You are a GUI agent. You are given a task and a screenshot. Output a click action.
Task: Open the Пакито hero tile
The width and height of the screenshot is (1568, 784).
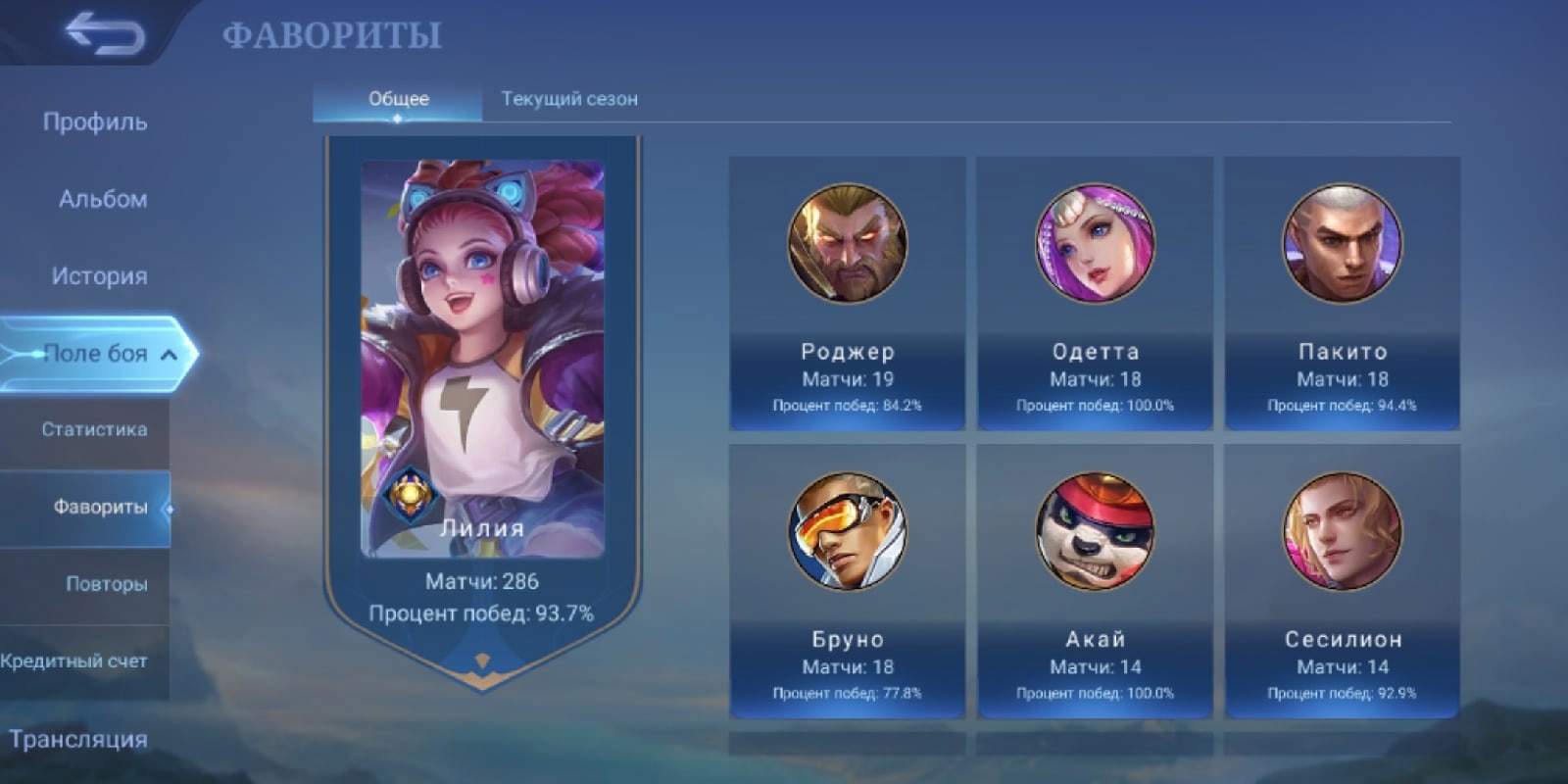coord(1342,294)
